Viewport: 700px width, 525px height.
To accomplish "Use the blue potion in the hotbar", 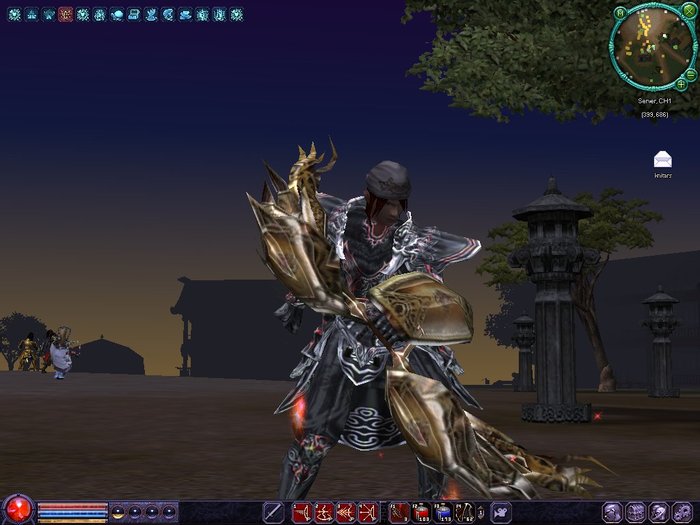I will click(443, 512).
